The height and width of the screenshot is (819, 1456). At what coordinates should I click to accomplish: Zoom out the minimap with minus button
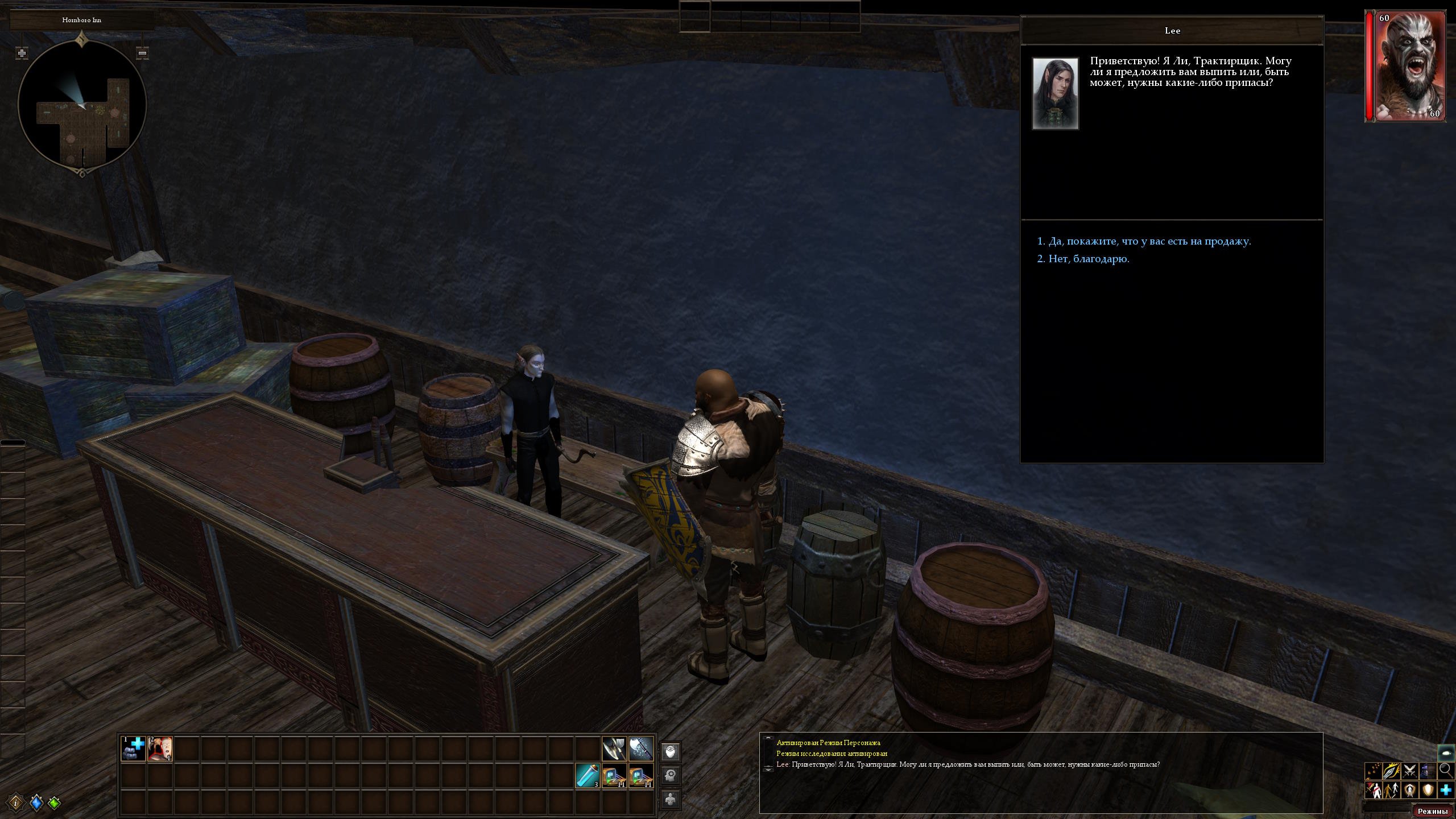[143, 53]
